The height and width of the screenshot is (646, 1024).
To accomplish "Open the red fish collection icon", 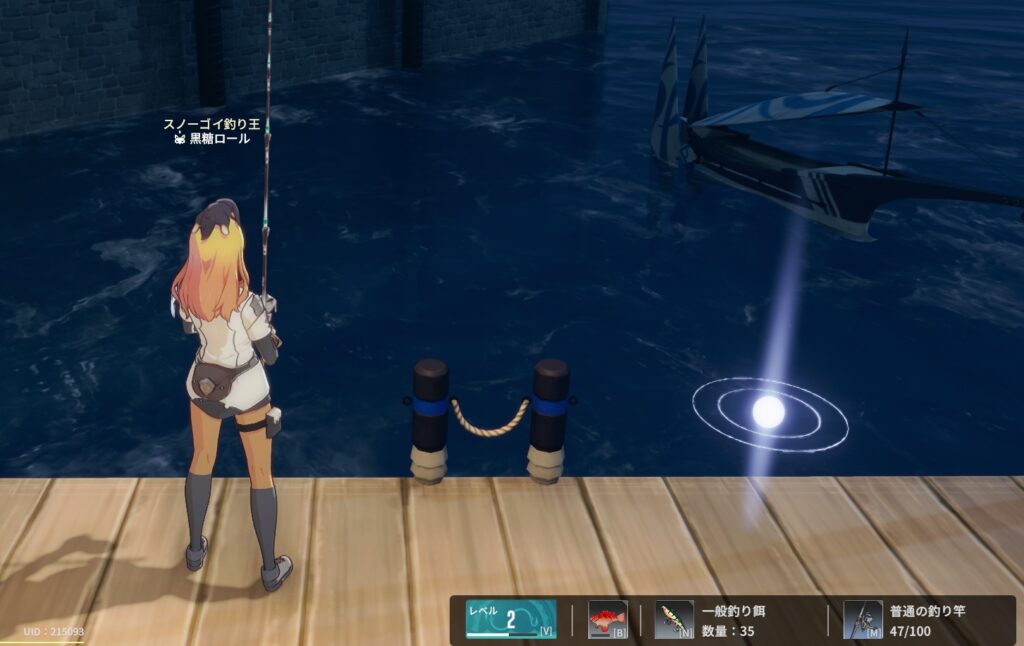I will [x=607, y=619].
